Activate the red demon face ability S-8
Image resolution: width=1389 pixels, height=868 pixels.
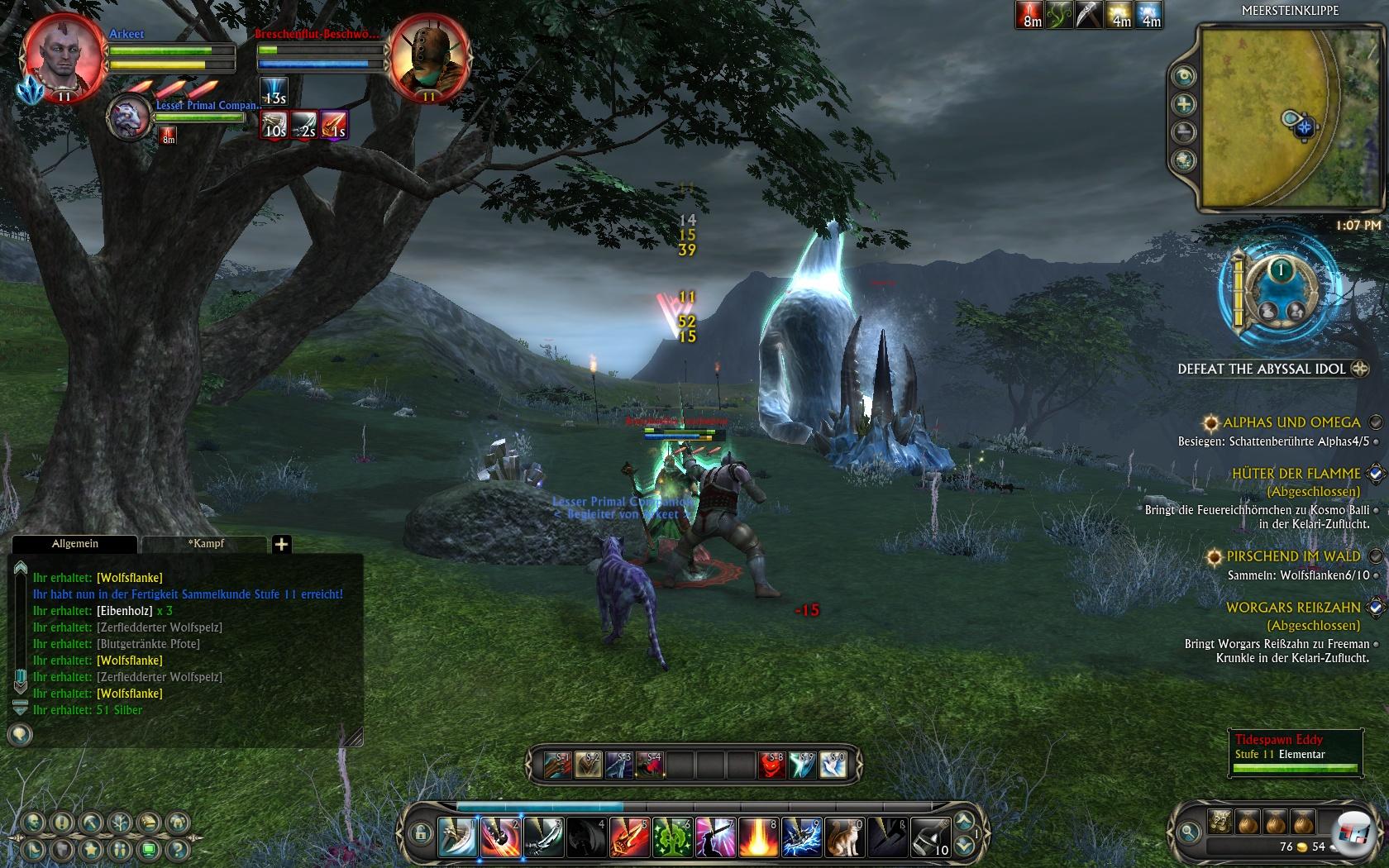[x=771, y=765]
